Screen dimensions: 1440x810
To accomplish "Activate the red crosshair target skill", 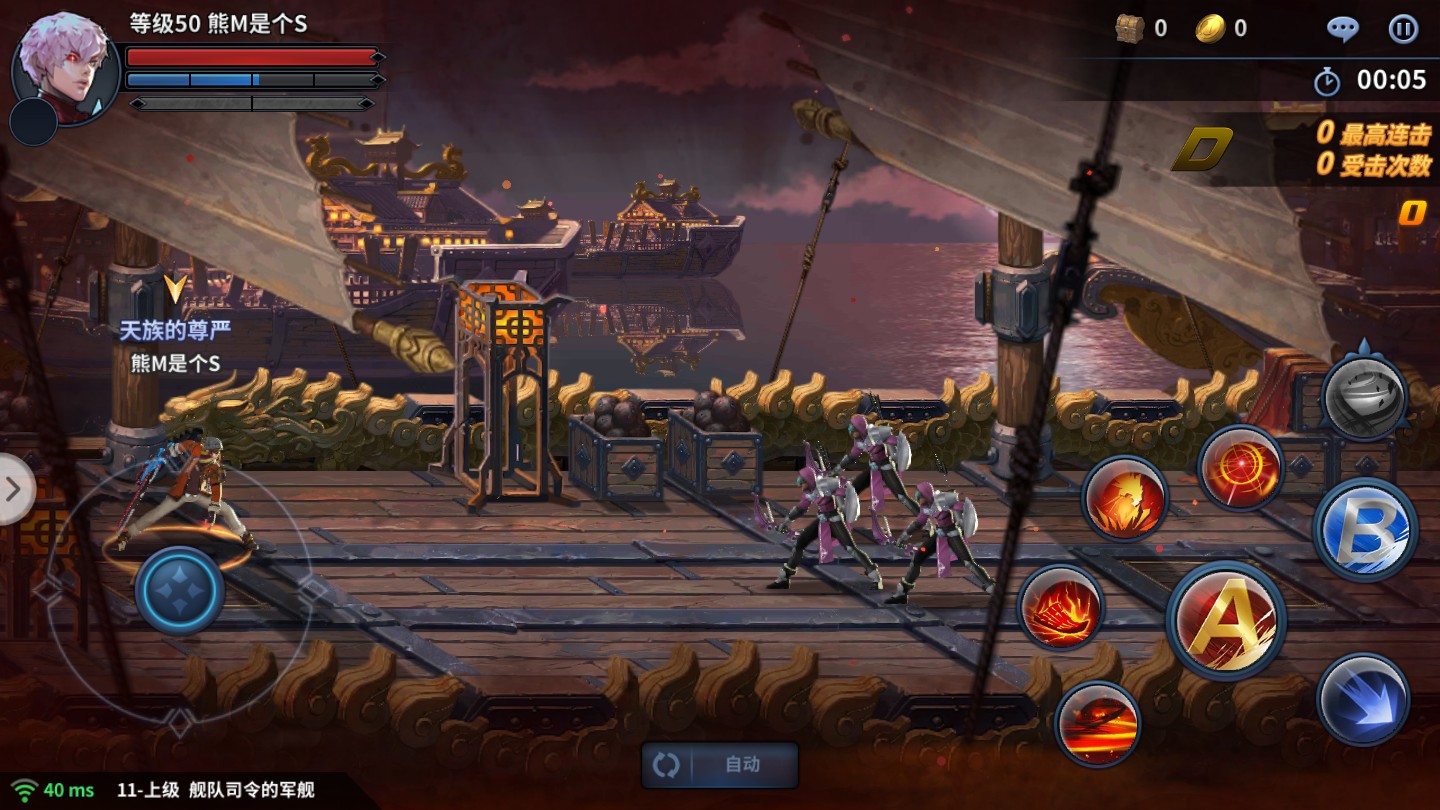I will pyautogui.click(x=1241, y=469).
